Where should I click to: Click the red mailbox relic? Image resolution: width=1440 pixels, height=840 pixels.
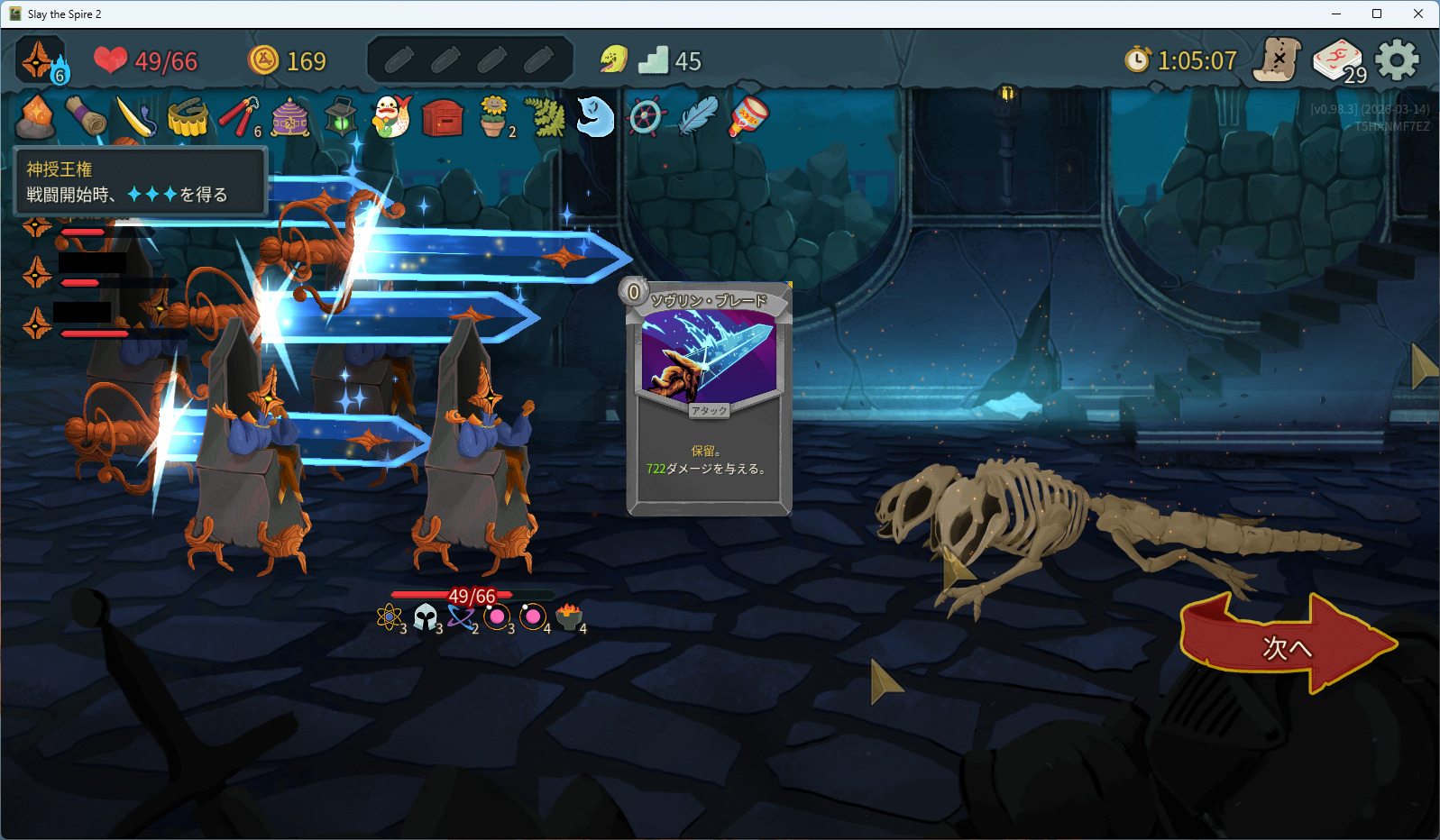coord(443,118)
